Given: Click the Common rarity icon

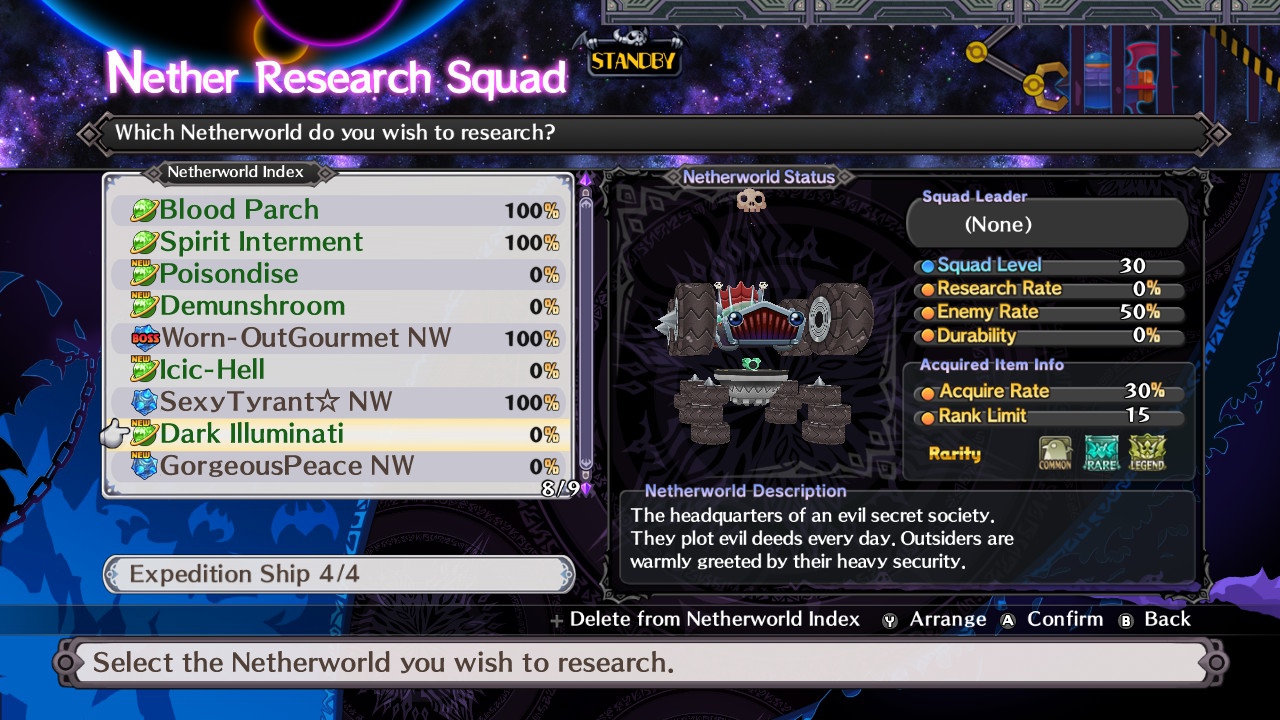Looking at the screenshot, I should (1055, 453).
